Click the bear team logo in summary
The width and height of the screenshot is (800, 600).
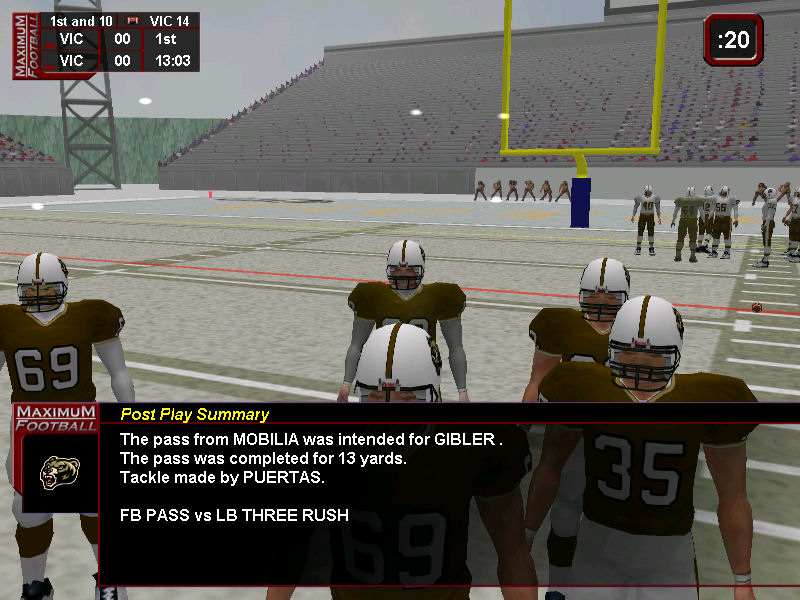pyautogui.click(x=59, y=472)
